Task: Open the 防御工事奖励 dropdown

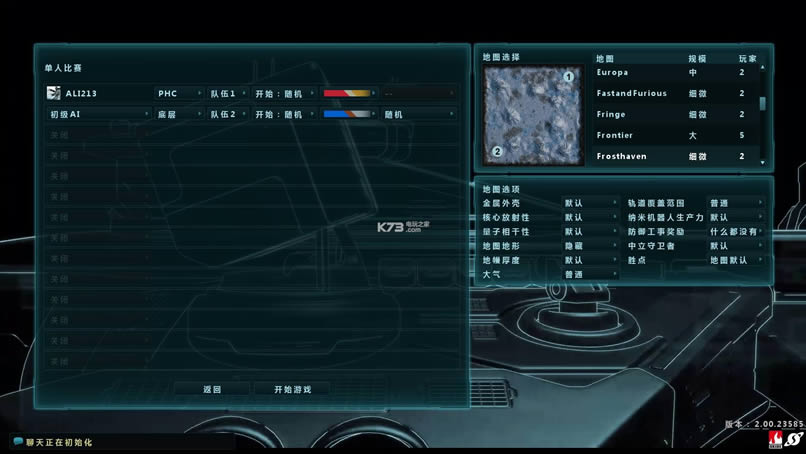Action: coord(735,231)
